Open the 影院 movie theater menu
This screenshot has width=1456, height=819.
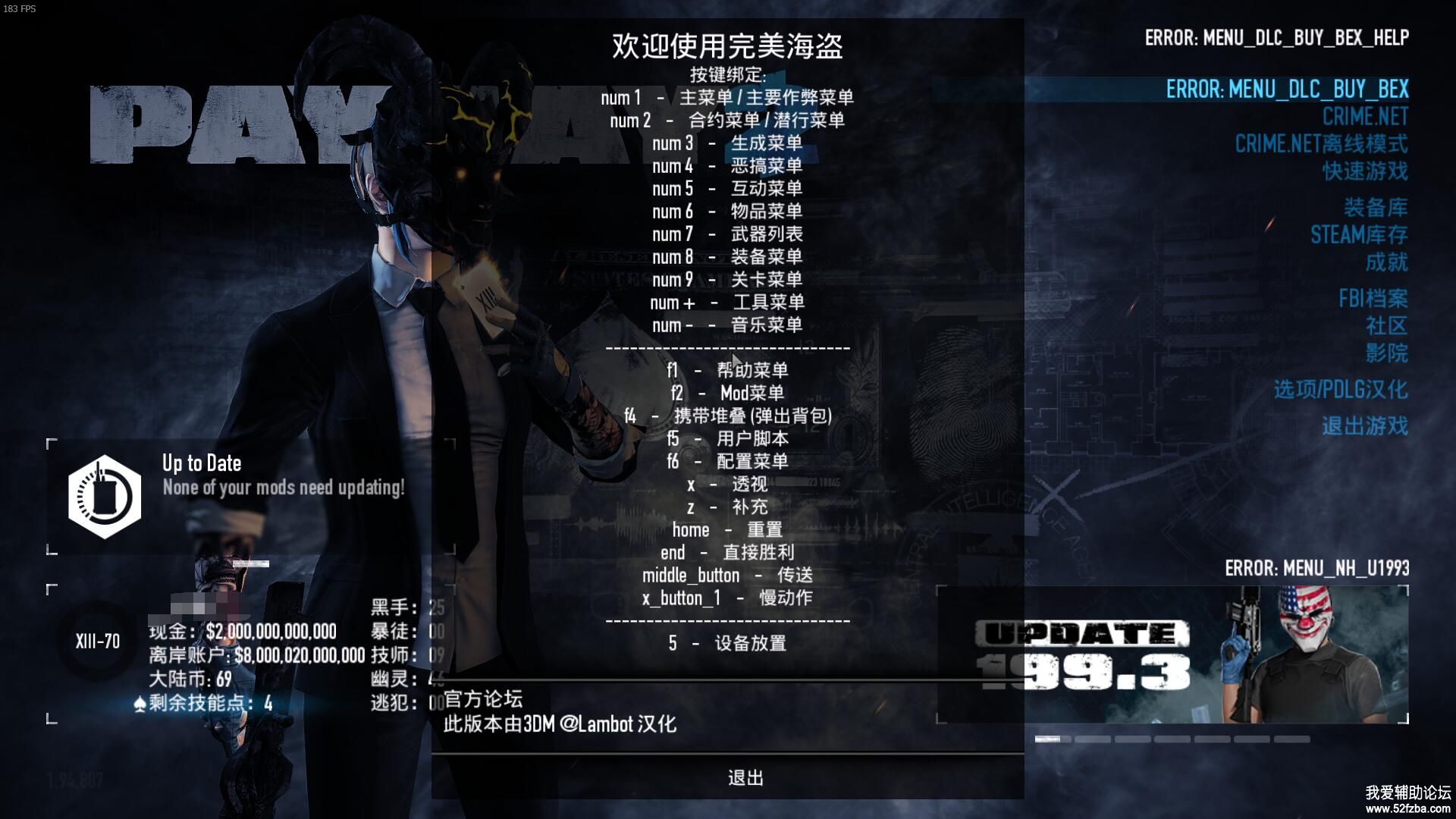click(x=1386, y=353)
